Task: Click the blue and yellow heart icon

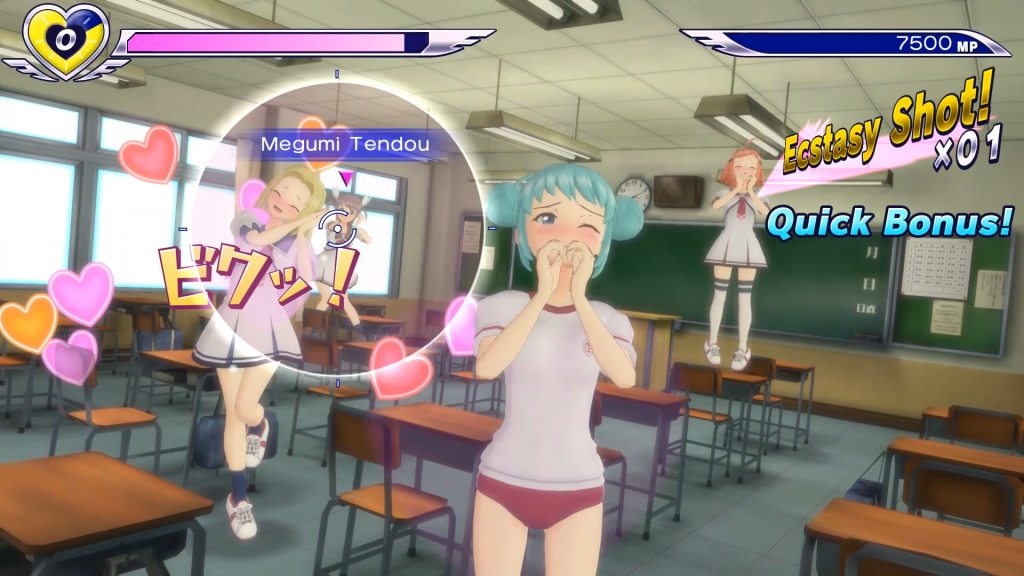Action: (x=66, y=40)
